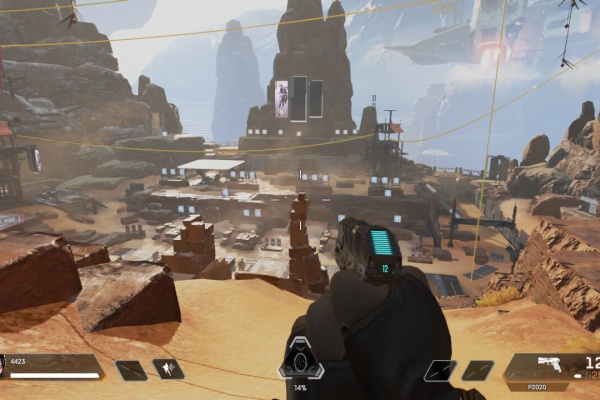Screen dimensions: 600x400
Task: Trigger the ultimate ability at 14% charge
Action: coord(299,360)
